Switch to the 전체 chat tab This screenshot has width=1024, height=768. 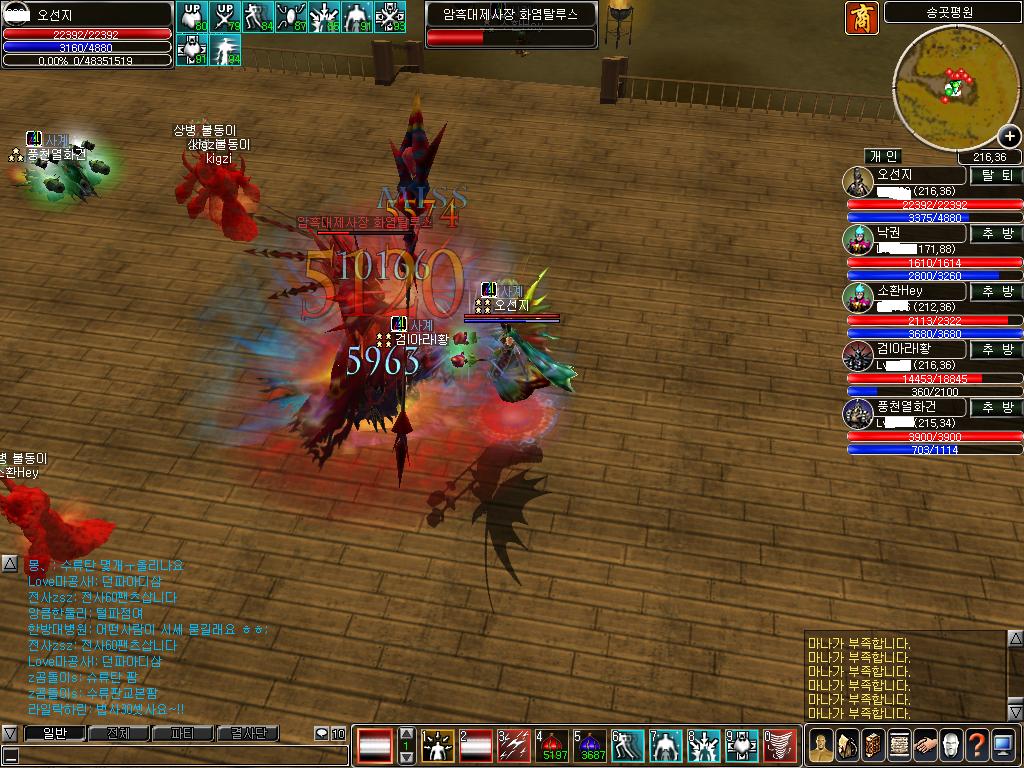118,734
